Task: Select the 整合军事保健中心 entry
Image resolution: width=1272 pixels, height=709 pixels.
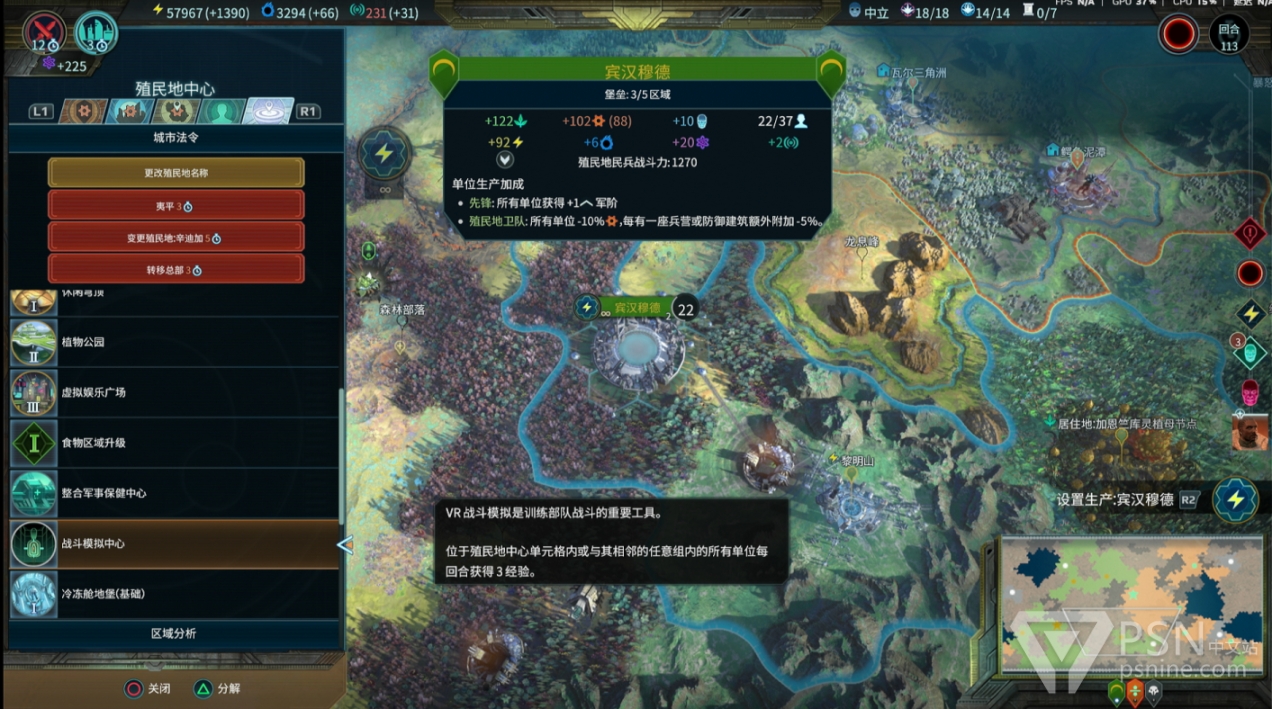Action: coord(174,493)
